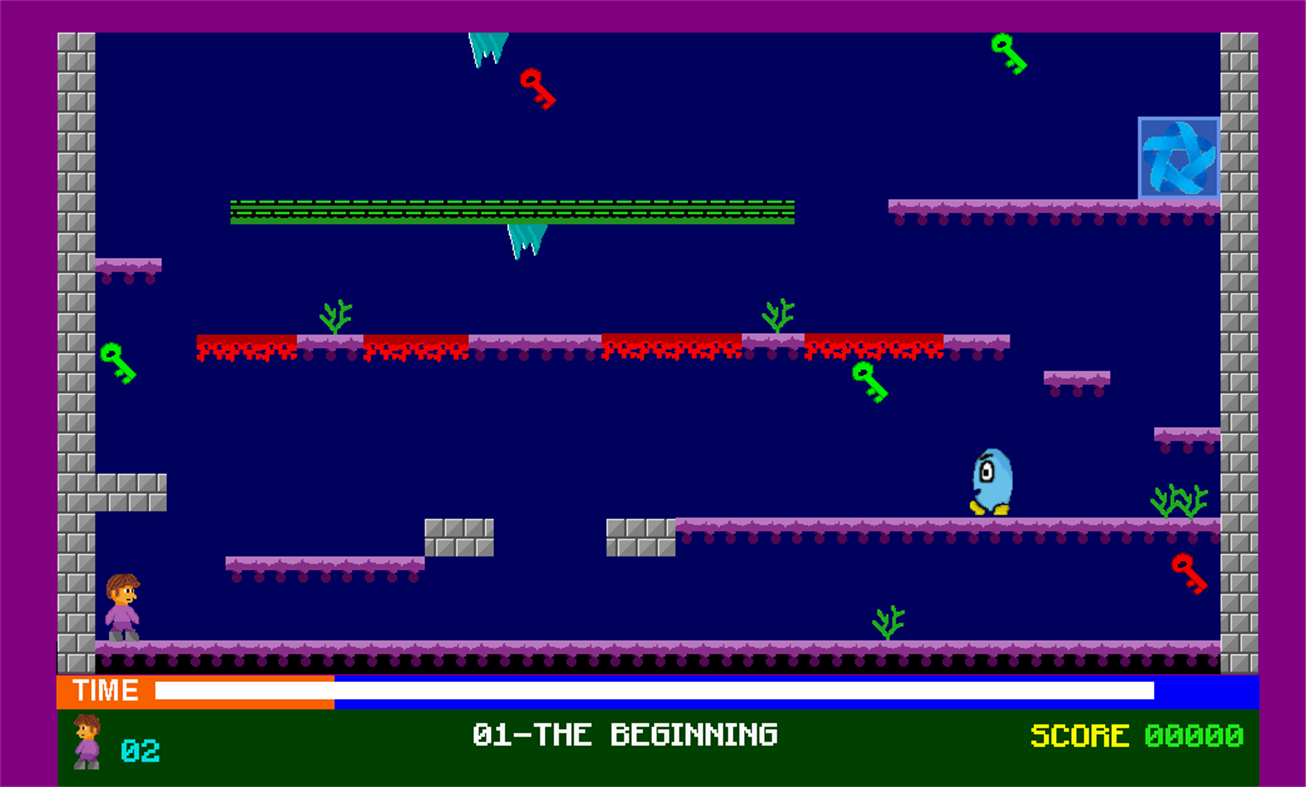This screenshot has width=1306, height=787.
Task: Click the red key on the right wall
Action: [x=1191, y=575]
